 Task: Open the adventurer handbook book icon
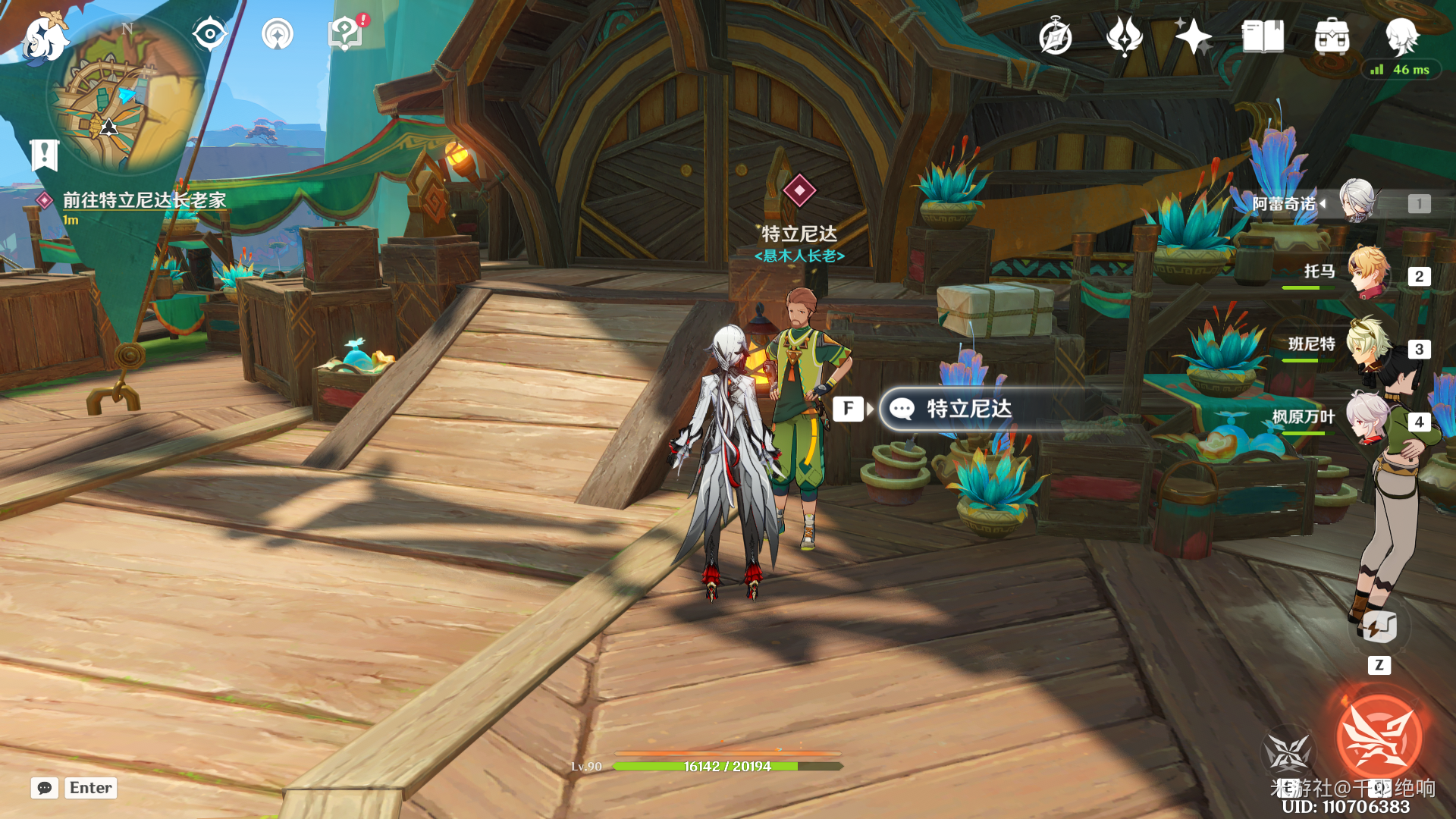pos(1263,36)
